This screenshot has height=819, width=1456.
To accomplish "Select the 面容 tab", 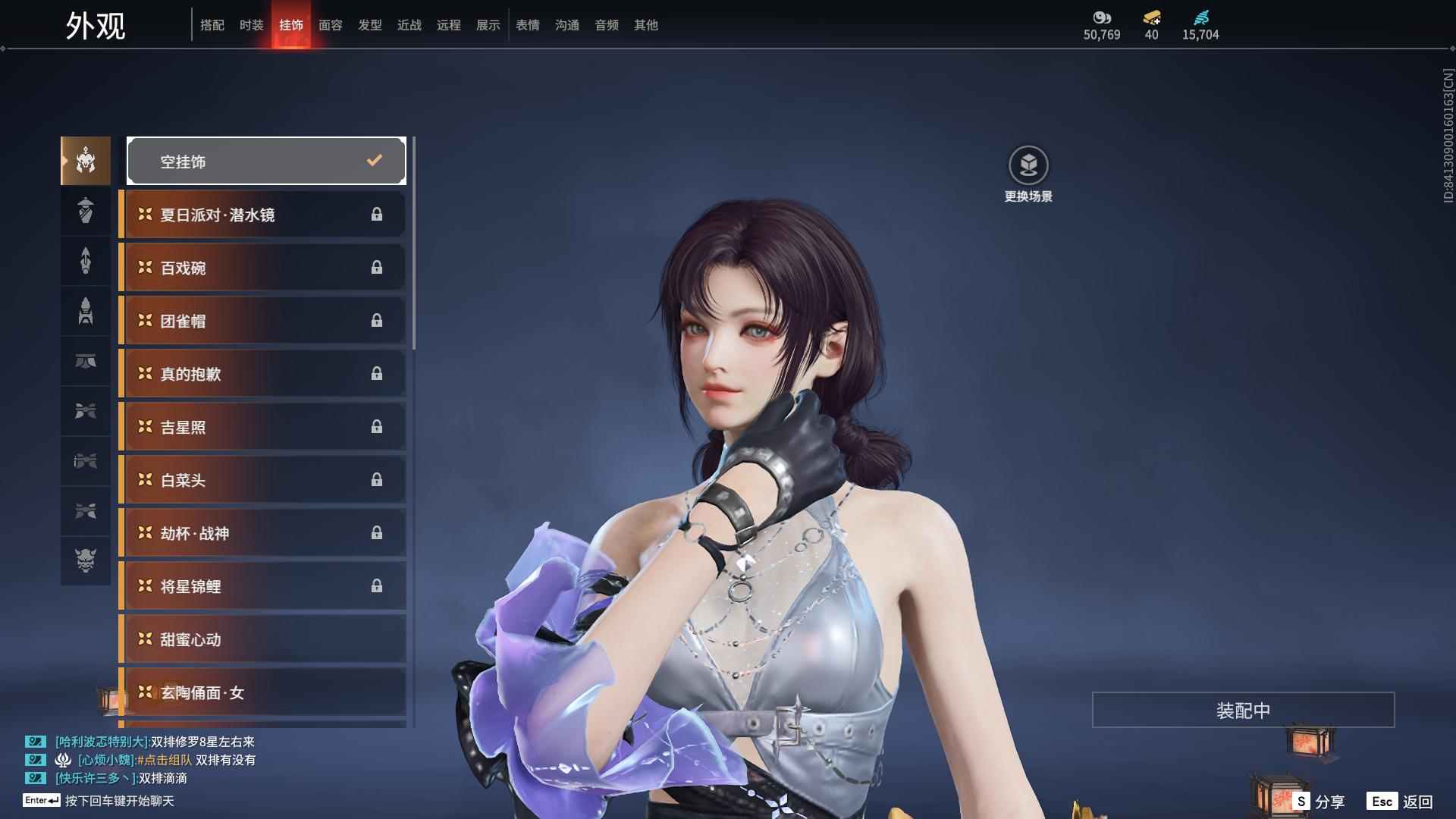I will click(x=330, y=25).
